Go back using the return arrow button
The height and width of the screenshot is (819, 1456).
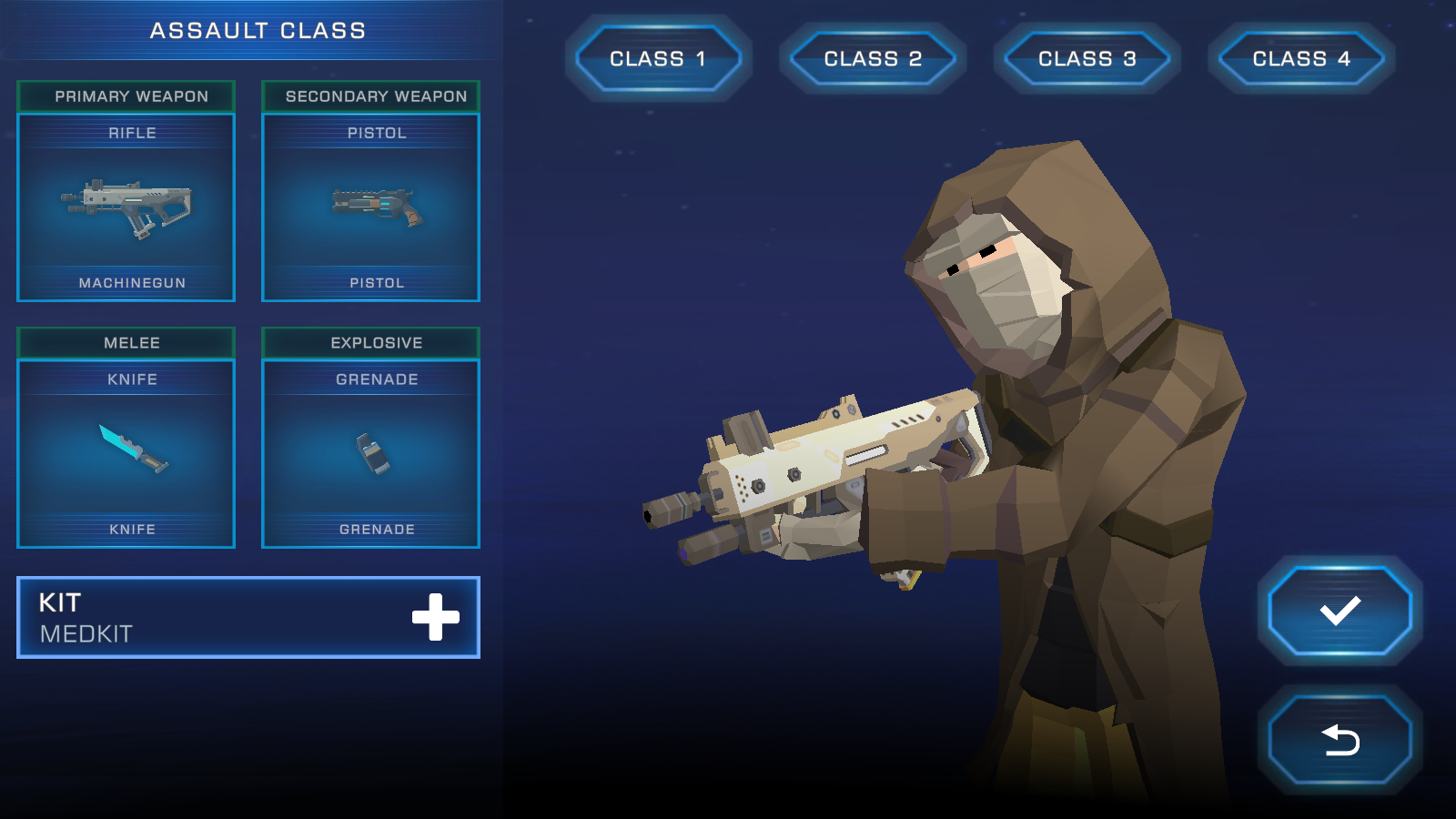(1340, 740)
